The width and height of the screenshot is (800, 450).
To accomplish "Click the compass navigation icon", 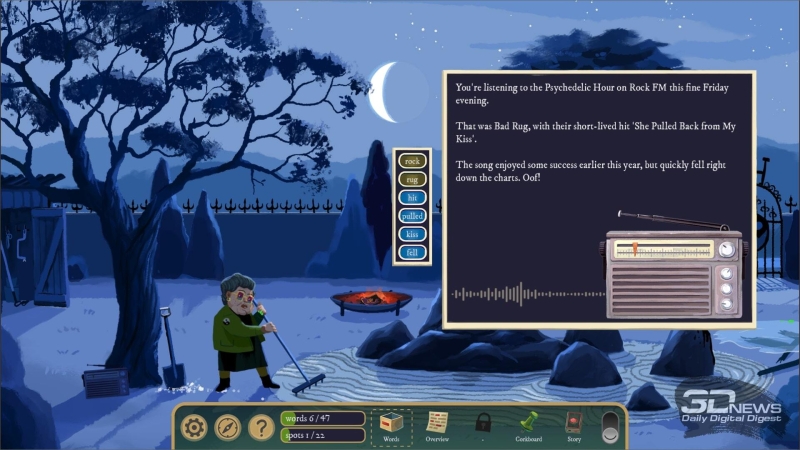I will coord(227,428).
